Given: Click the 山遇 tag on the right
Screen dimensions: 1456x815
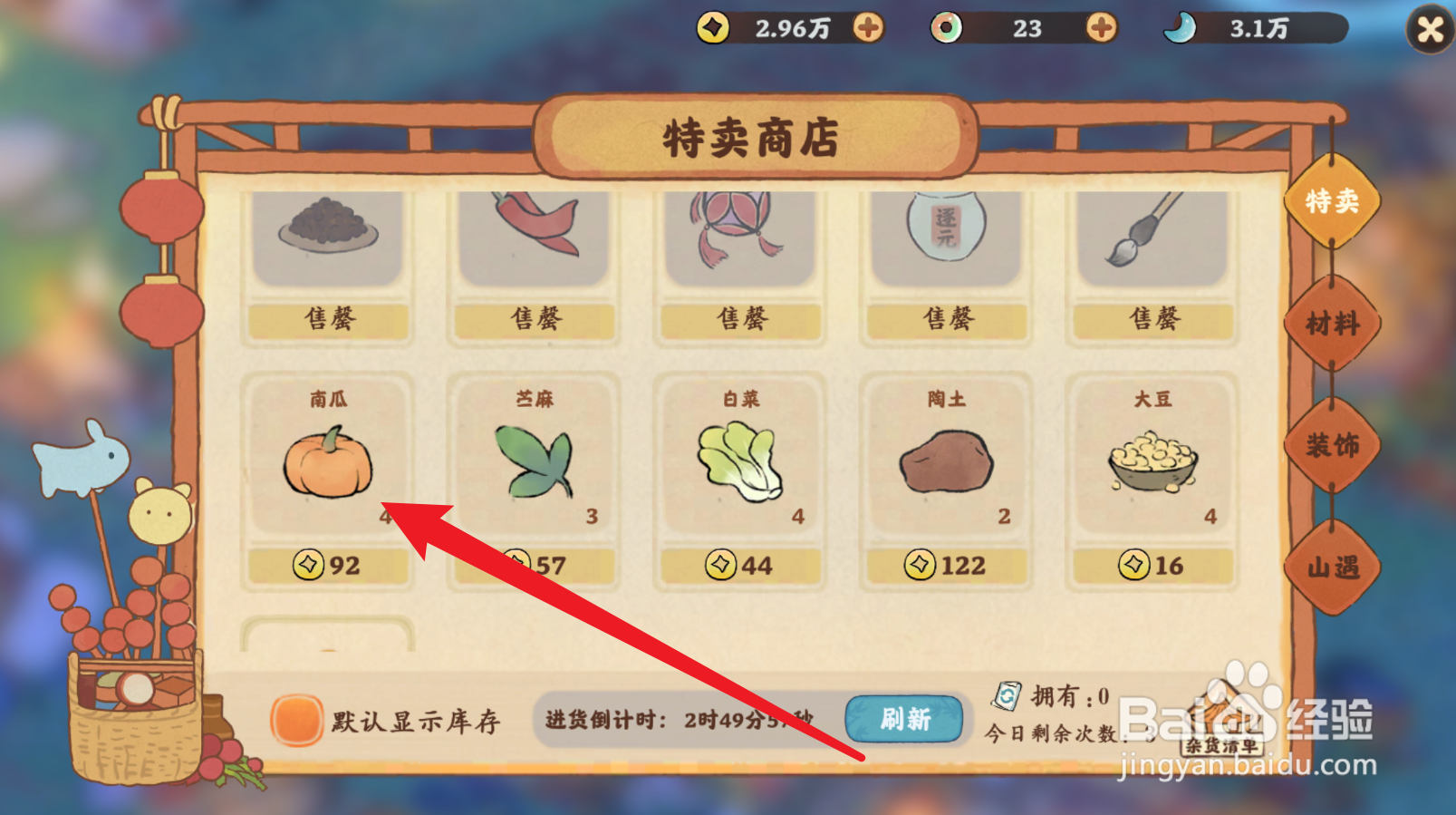Looking at the screenshot, I should (1331, 567).
